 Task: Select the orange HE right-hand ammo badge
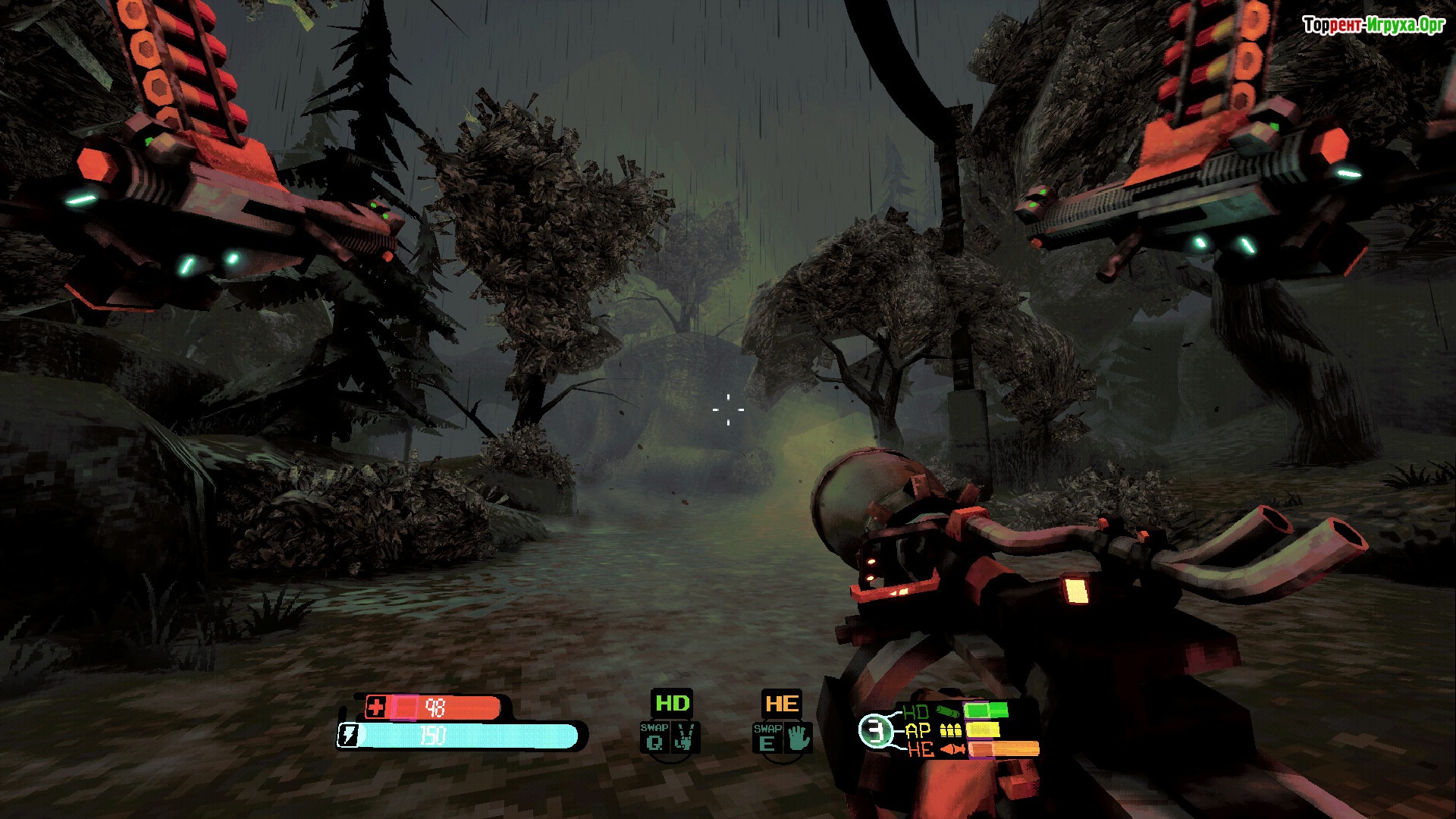tap(781, 703)
